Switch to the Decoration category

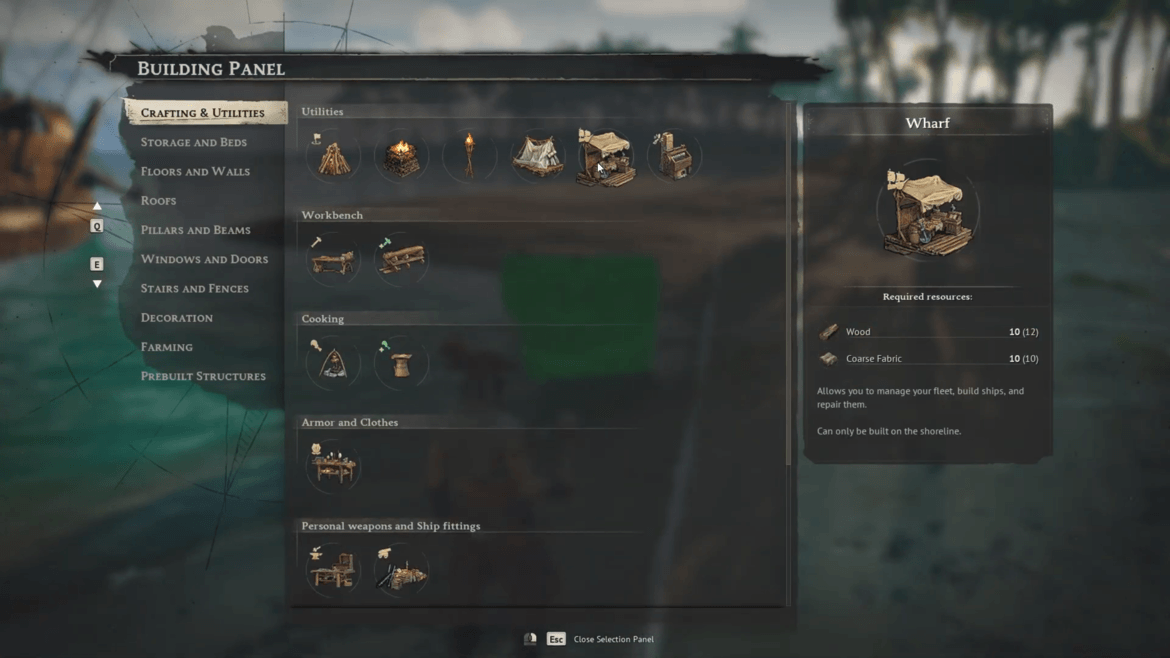pyautogui.click(x=176, y=318)
